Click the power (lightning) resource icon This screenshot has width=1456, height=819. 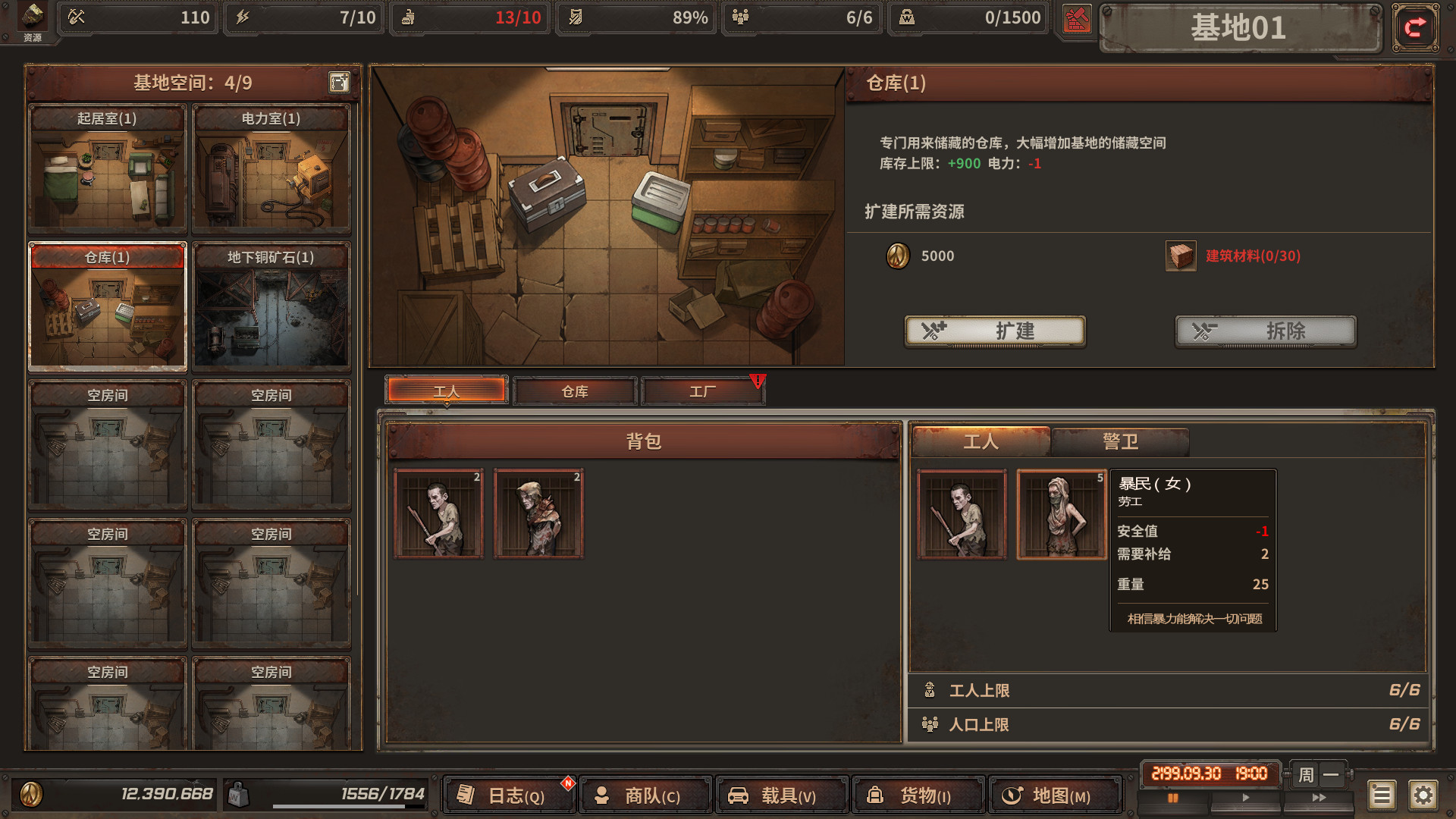(243, 18)
